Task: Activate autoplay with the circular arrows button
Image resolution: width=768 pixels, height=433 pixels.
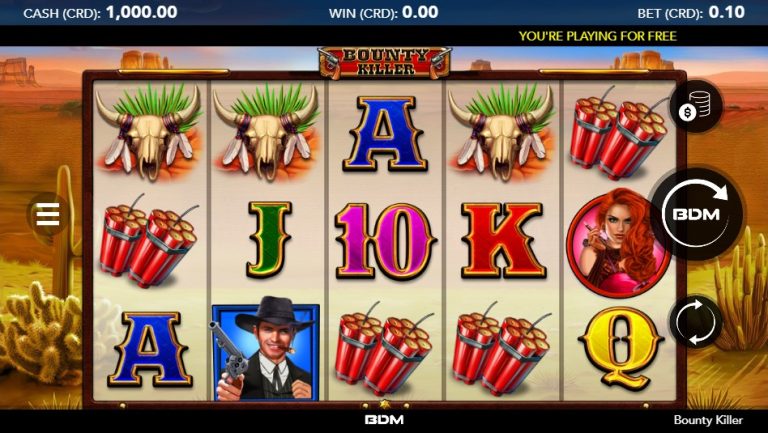Action: 696,323
